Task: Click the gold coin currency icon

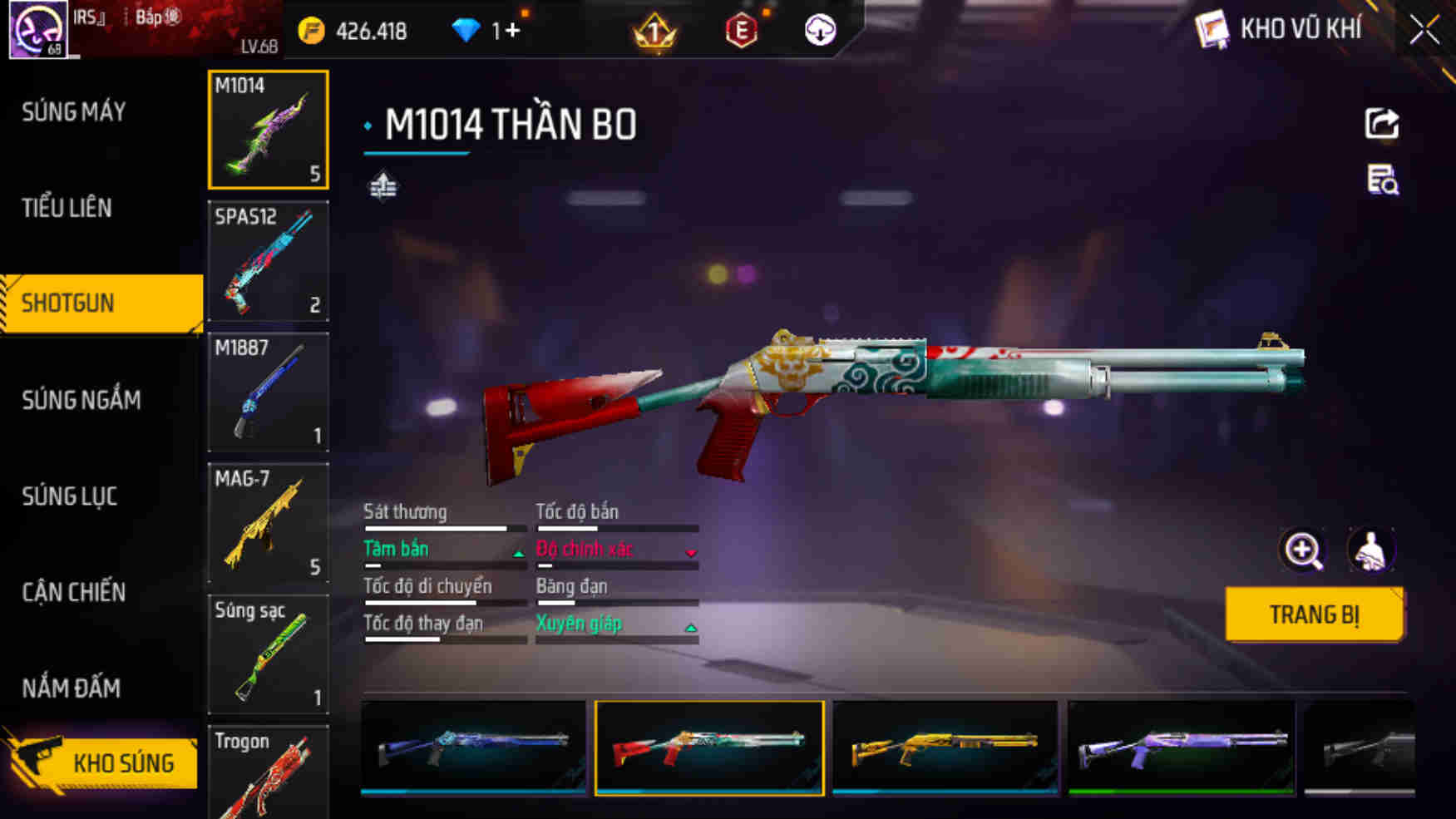Action: coord(311,30)
